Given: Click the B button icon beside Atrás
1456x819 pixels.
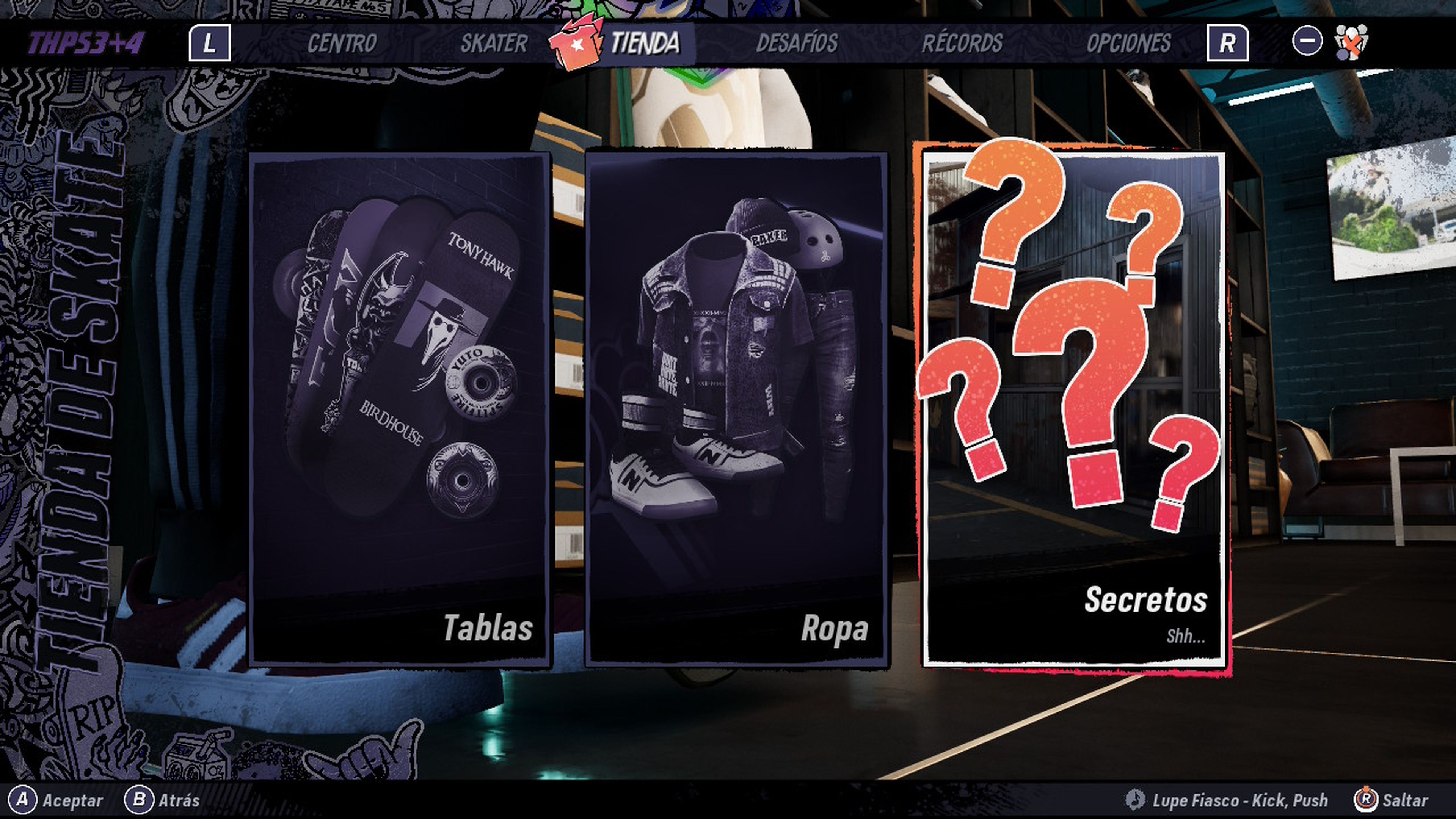Looking at the screenshot, I should tap(138, 800).
